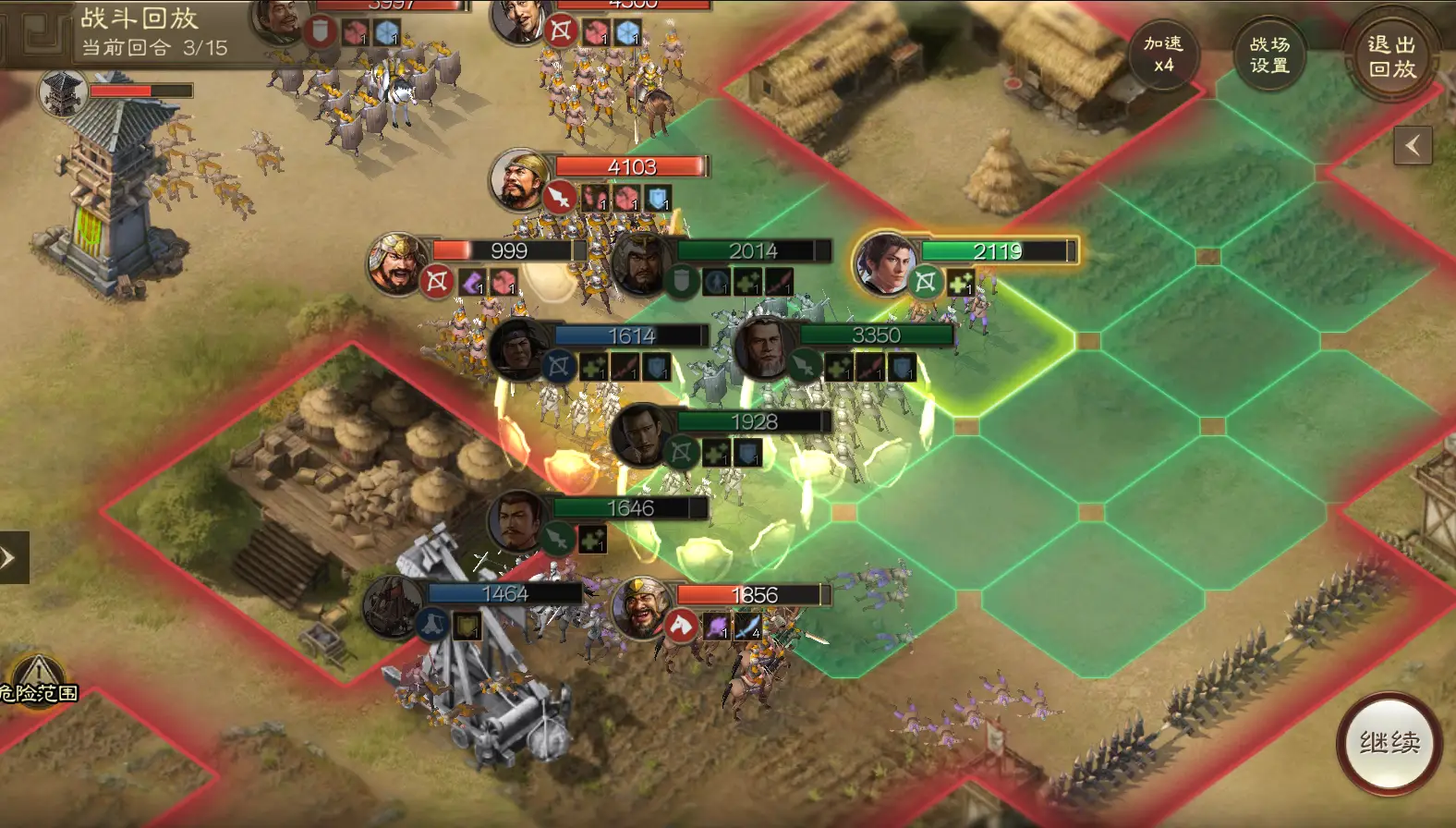Select the general portrait with 4103 troops

coord(519,178)
